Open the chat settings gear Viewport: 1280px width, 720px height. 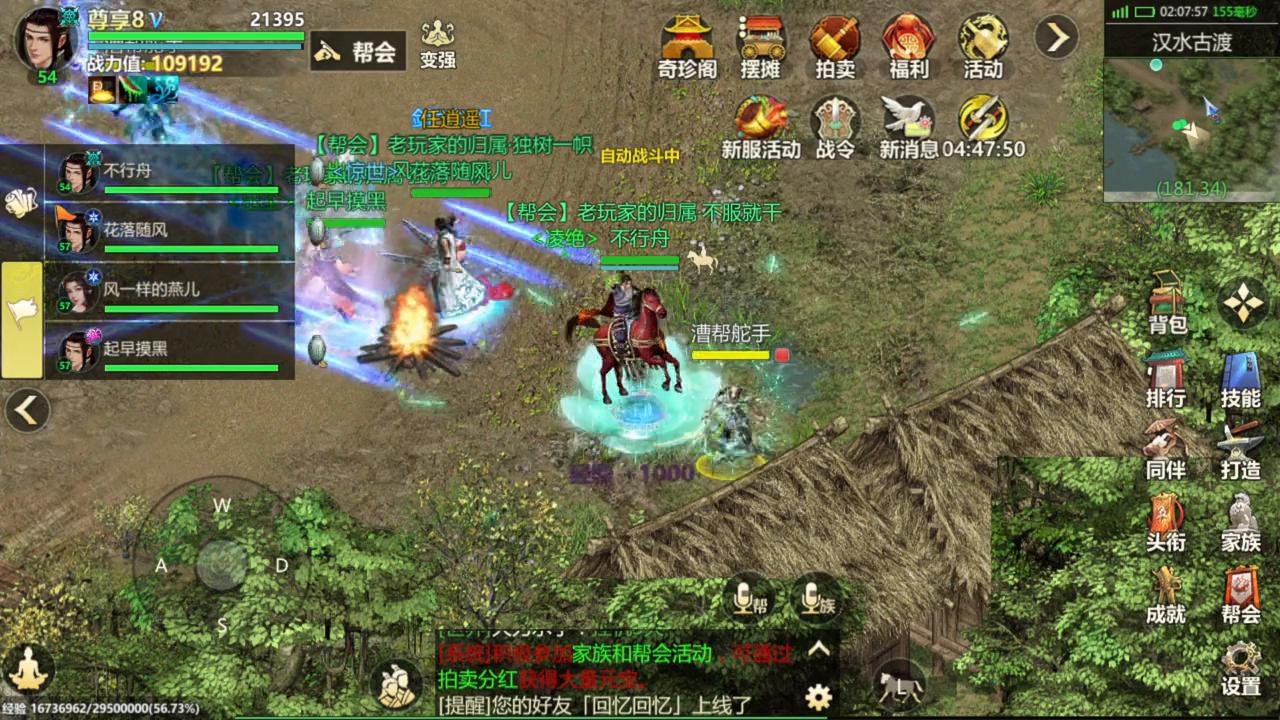pos(819,697)
